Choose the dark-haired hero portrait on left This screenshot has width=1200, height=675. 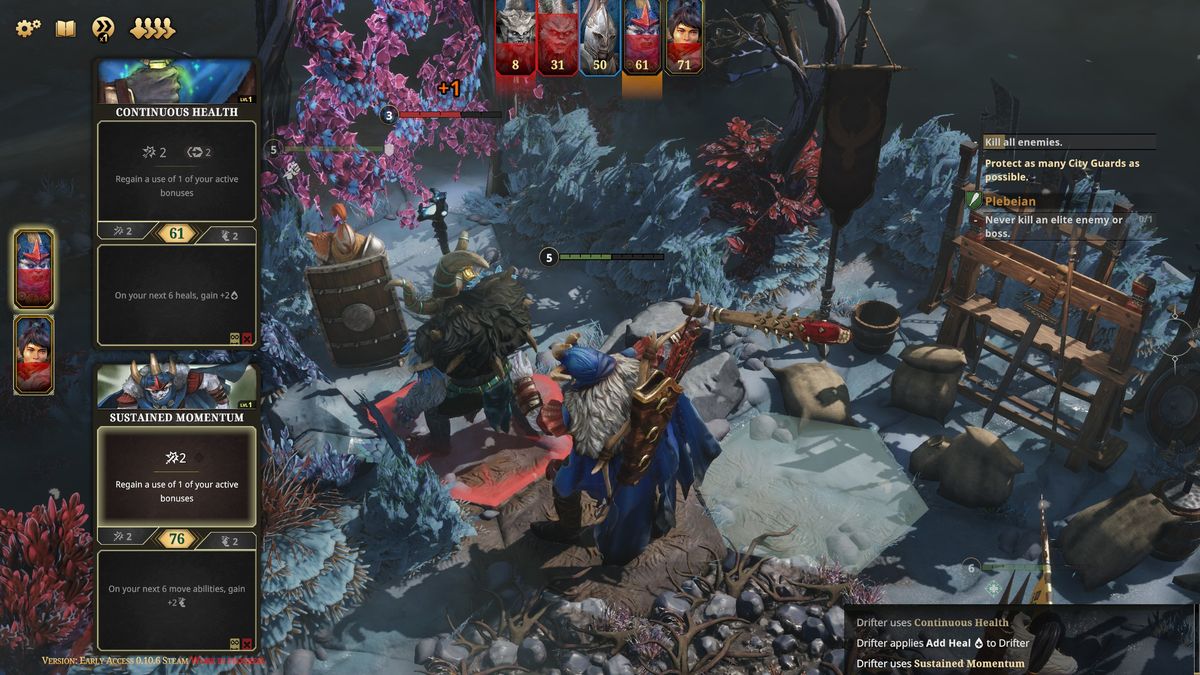[34, 354]
